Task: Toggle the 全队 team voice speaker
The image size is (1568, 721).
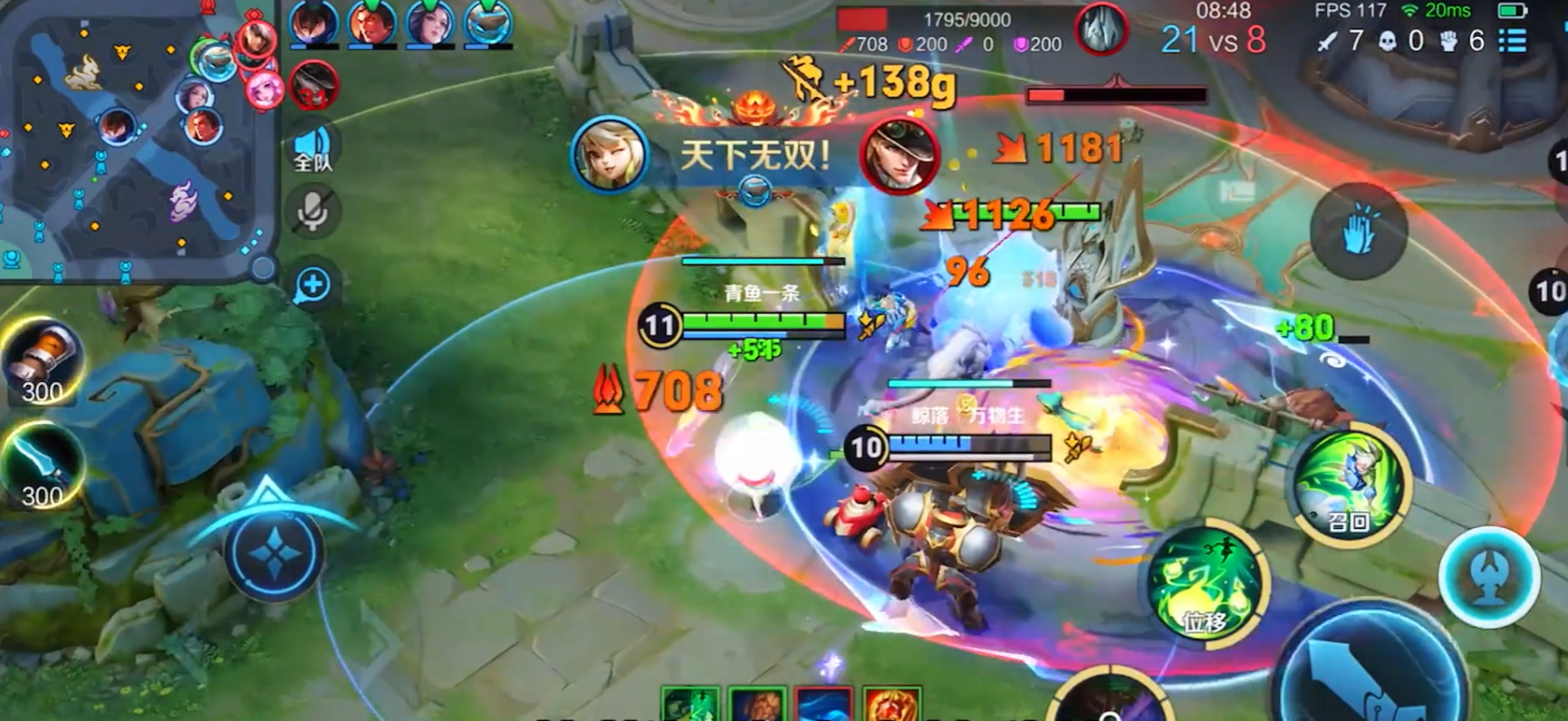Action: click(313, 148)
